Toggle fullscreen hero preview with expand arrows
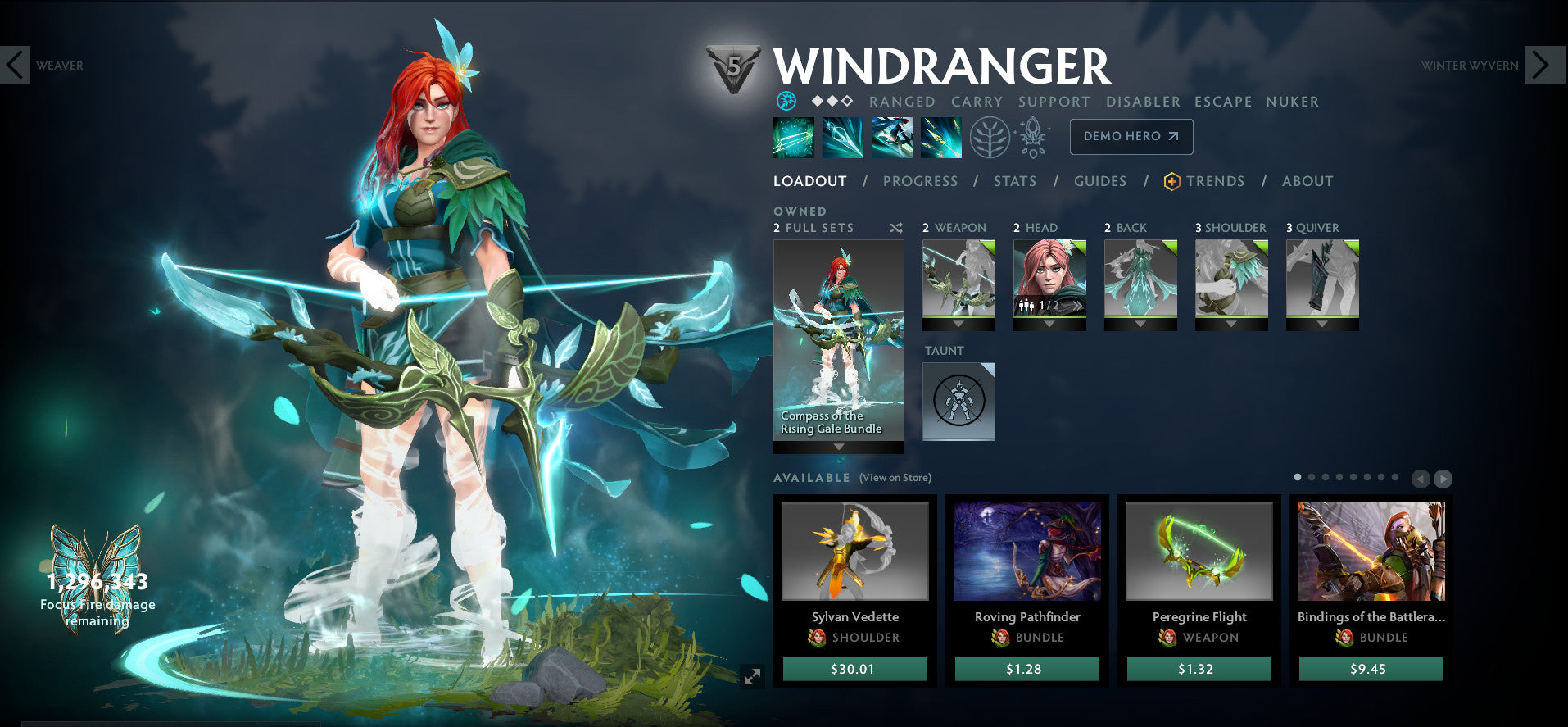1568x727 pixels. [x=753, y=676]
